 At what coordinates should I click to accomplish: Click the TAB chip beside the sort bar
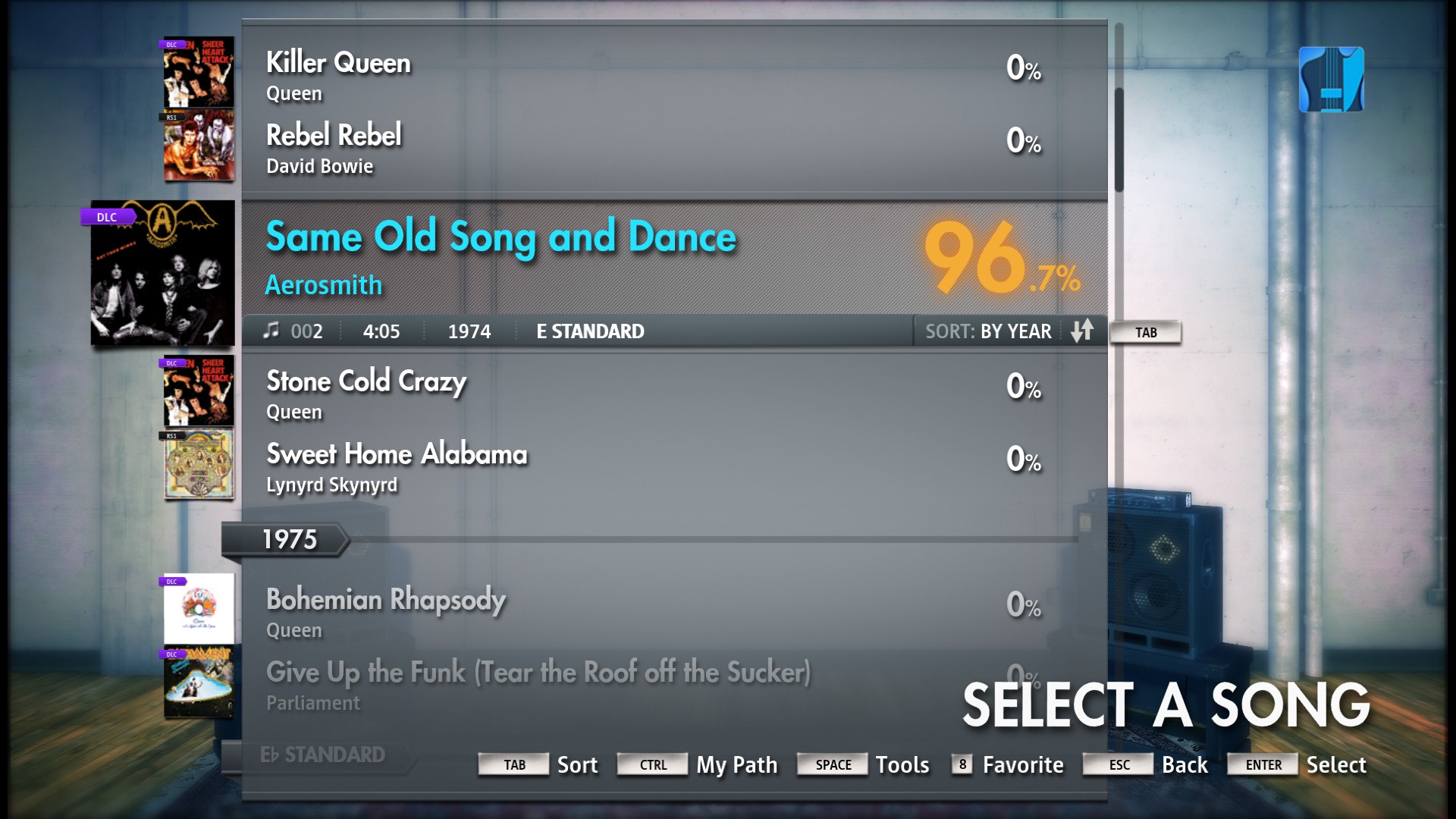pyautogui.click(x=1145, y=332)
